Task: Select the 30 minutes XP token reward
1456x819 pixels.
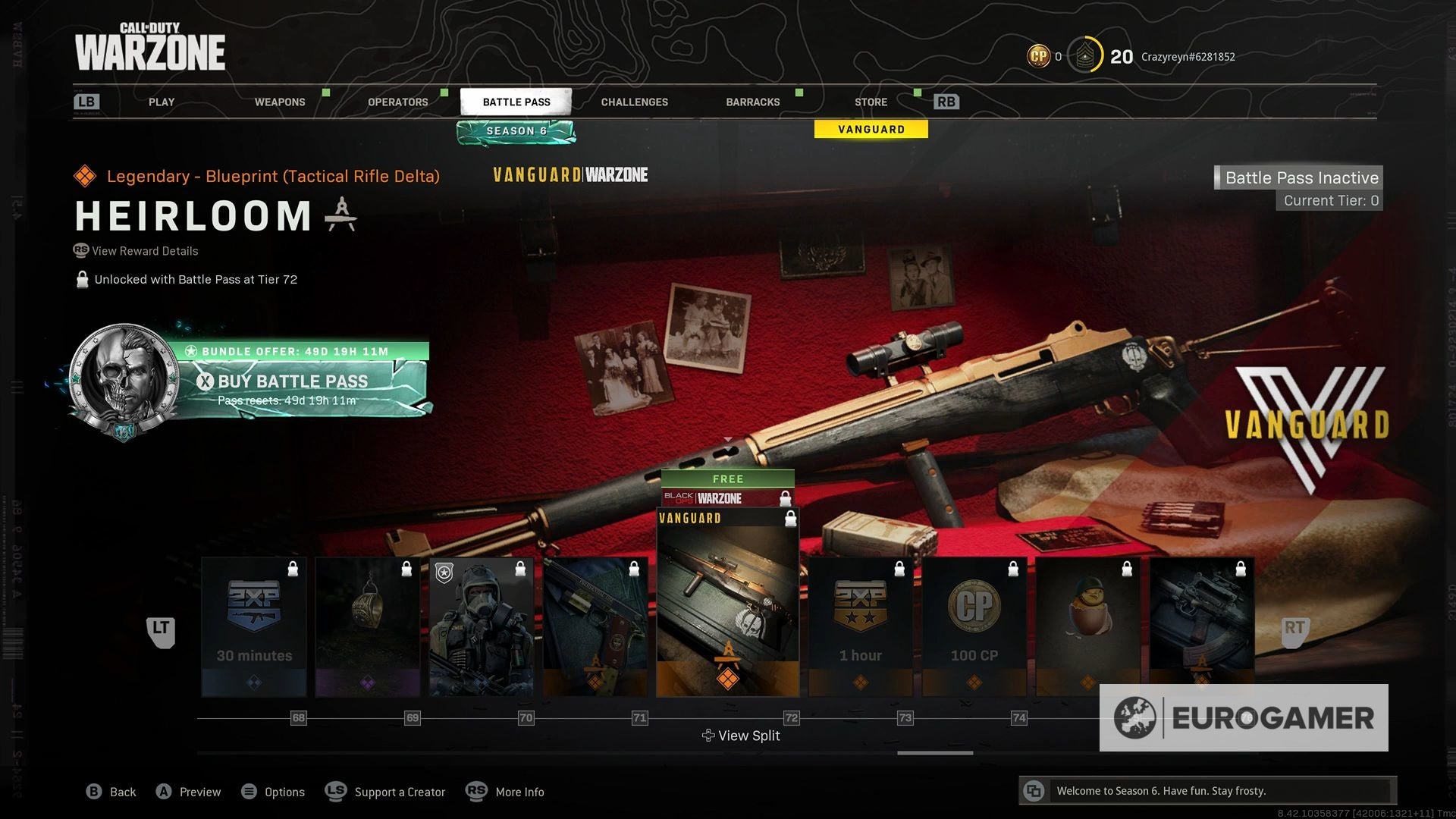Action: [254, 626]
